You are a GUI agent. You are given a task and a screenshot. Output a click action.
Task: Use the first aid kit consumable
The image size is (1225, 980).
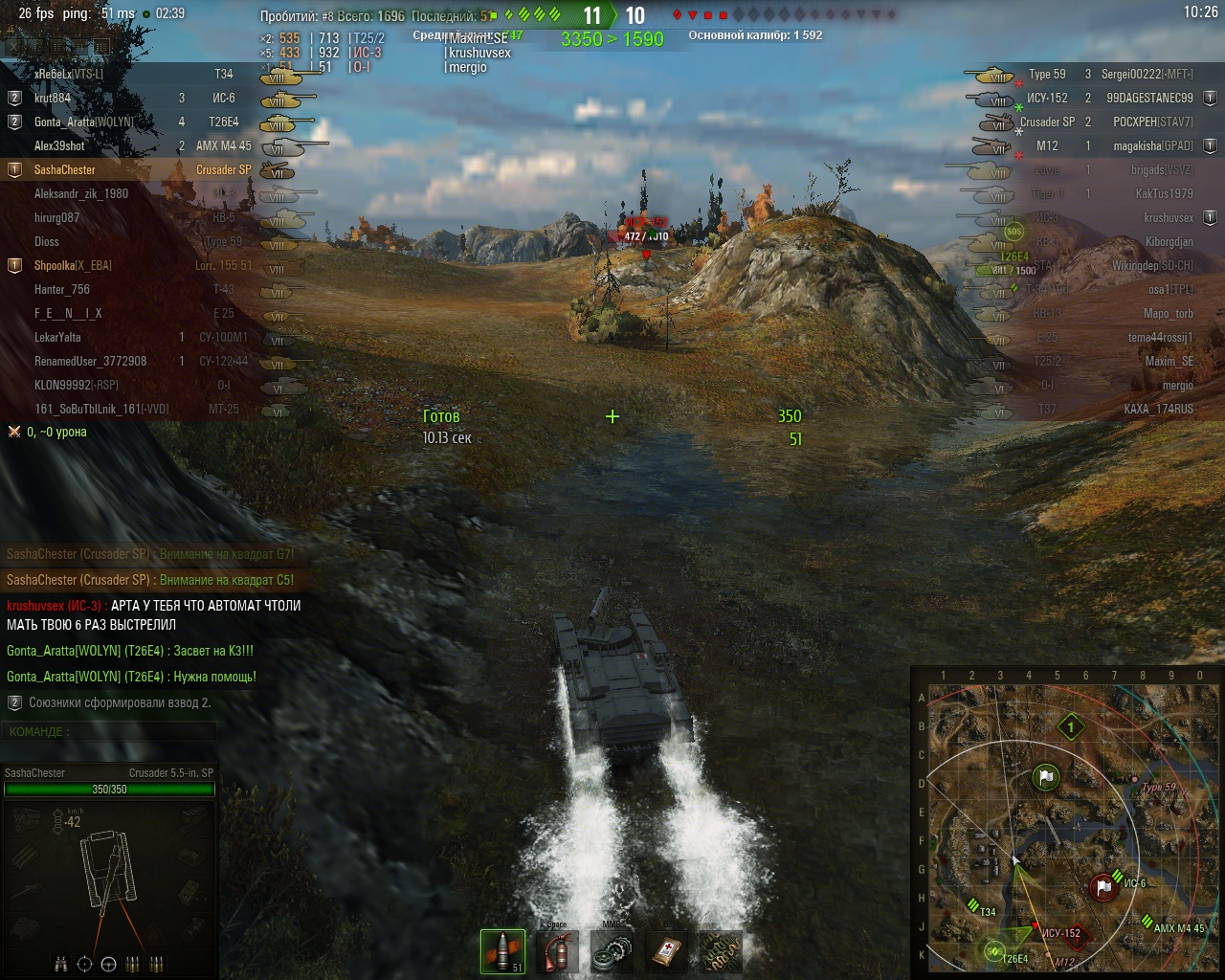pos(666,950)
